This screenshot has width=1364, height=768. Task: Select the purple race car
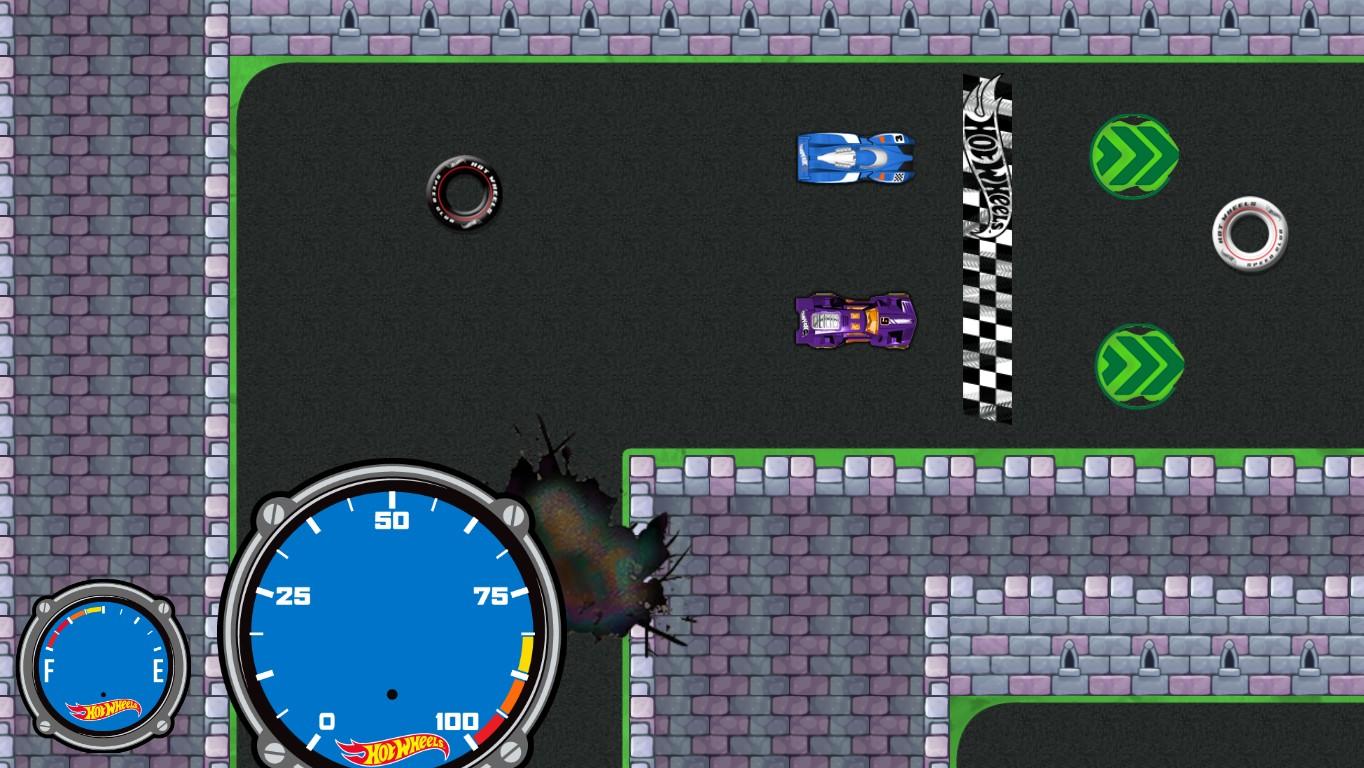coord(855,322)
